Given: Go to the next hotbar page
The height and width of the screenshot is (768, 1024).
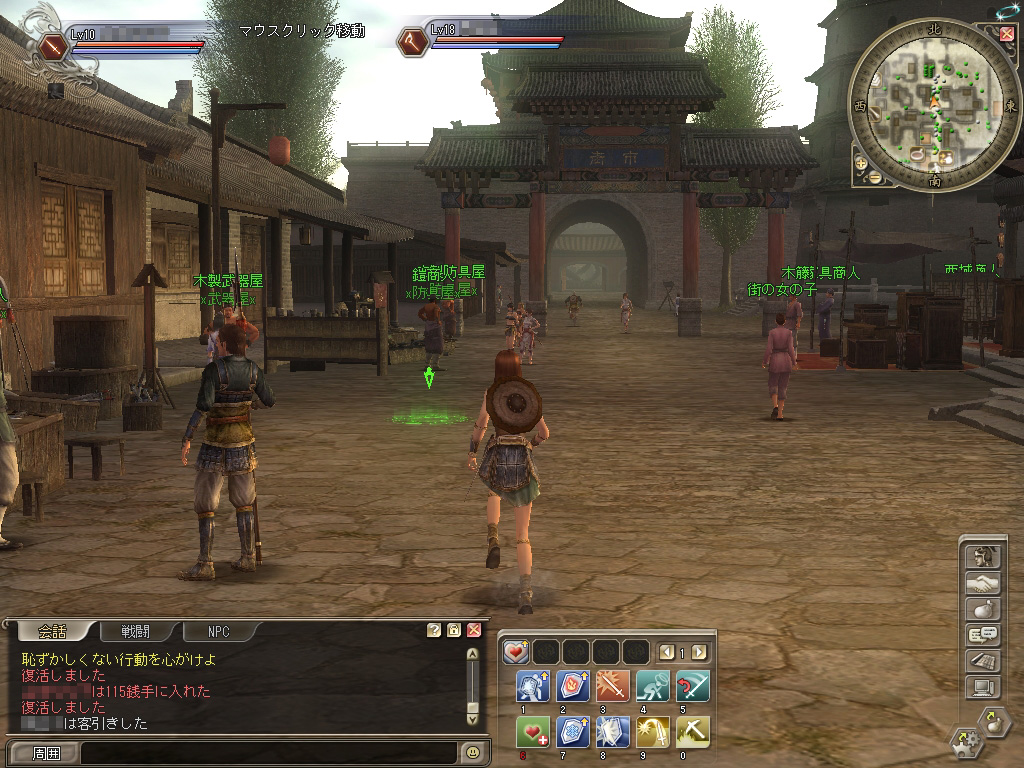Looking at the screenshot, I should click(x=699, y=652).
